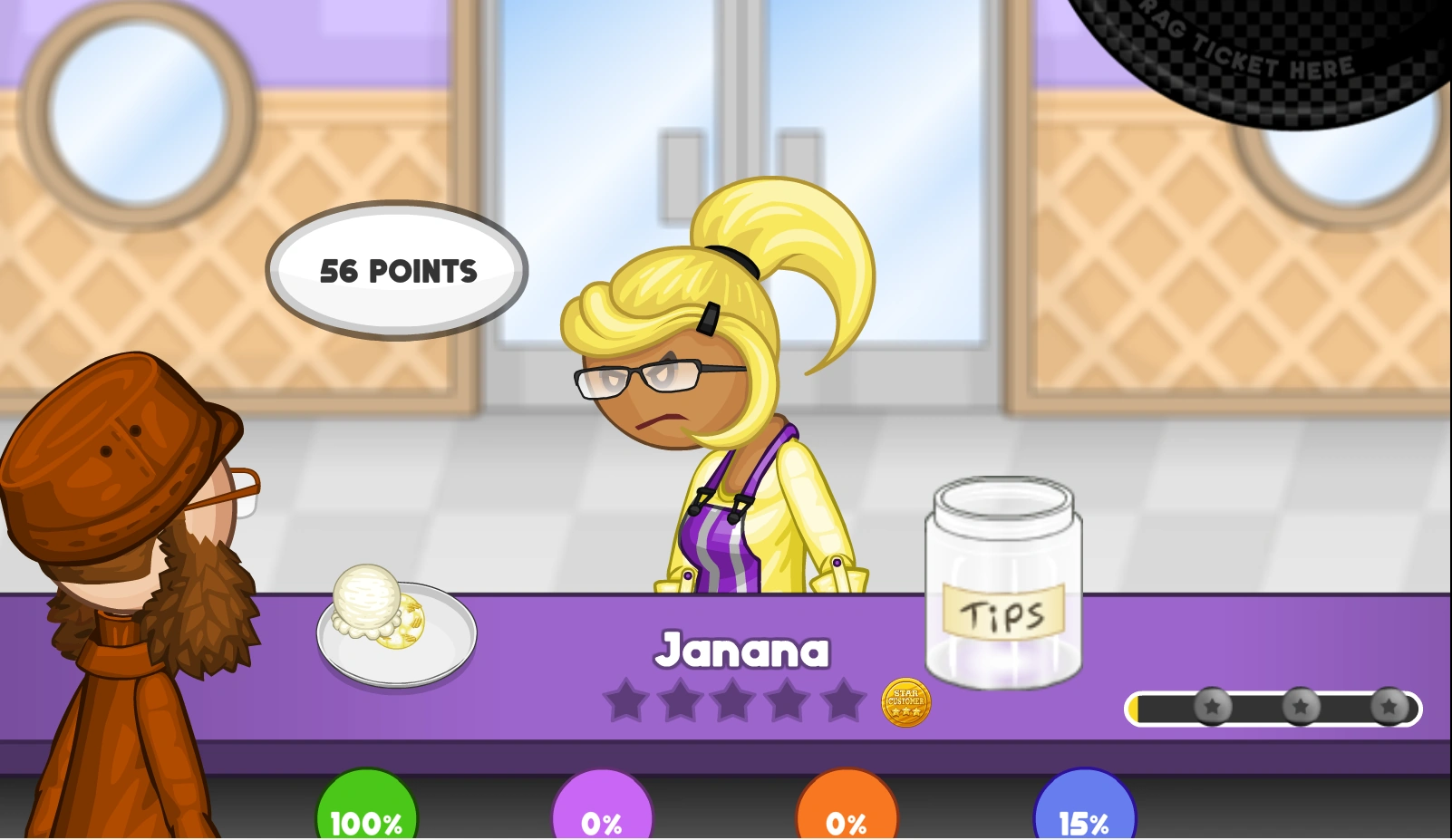Click the 56 Points speech bubble
Viewport: 1452px width, 840px height.
397,269
